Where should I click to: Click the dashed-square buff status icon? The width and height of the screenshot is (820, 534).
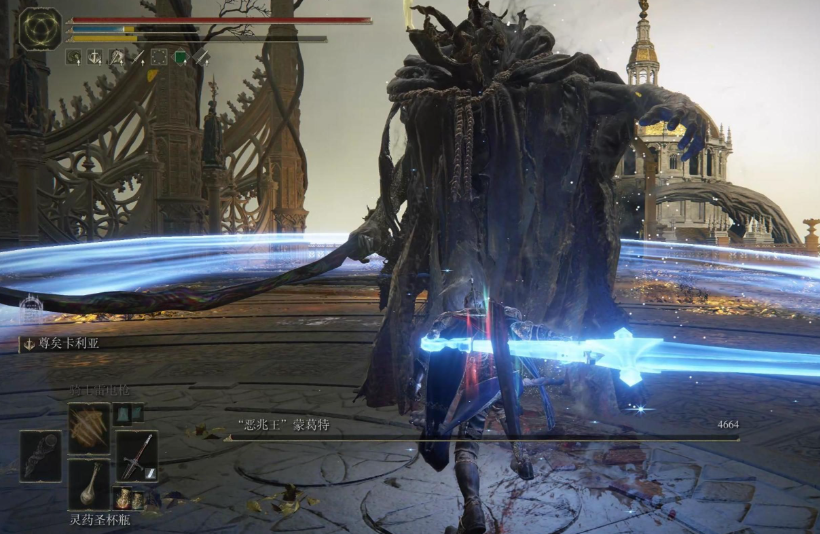pos(158,57)
